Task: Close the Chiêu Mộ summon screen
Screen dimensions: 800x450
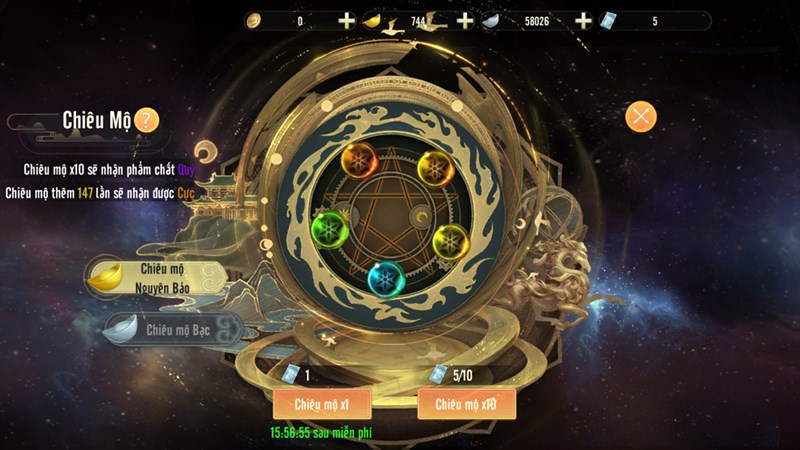Action: (x=641, y=116)
